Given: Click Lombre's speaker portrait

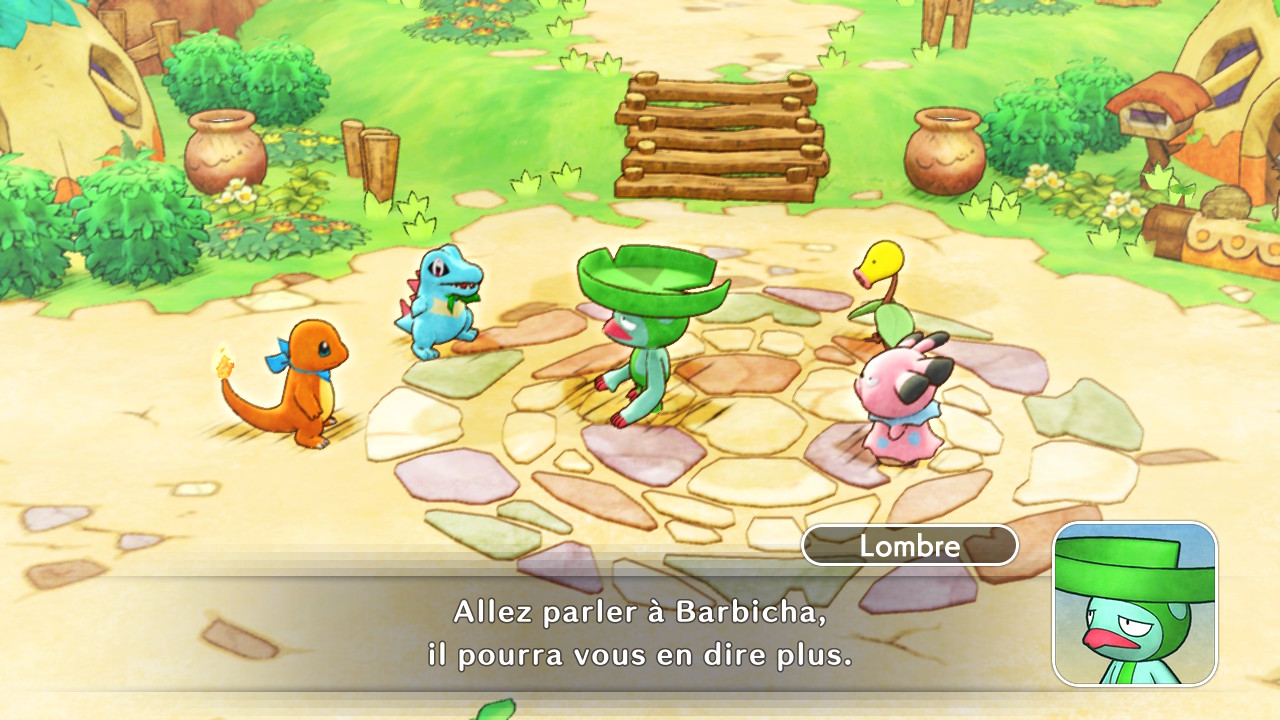Looking at the screenshot, I should coord(1135,603).
